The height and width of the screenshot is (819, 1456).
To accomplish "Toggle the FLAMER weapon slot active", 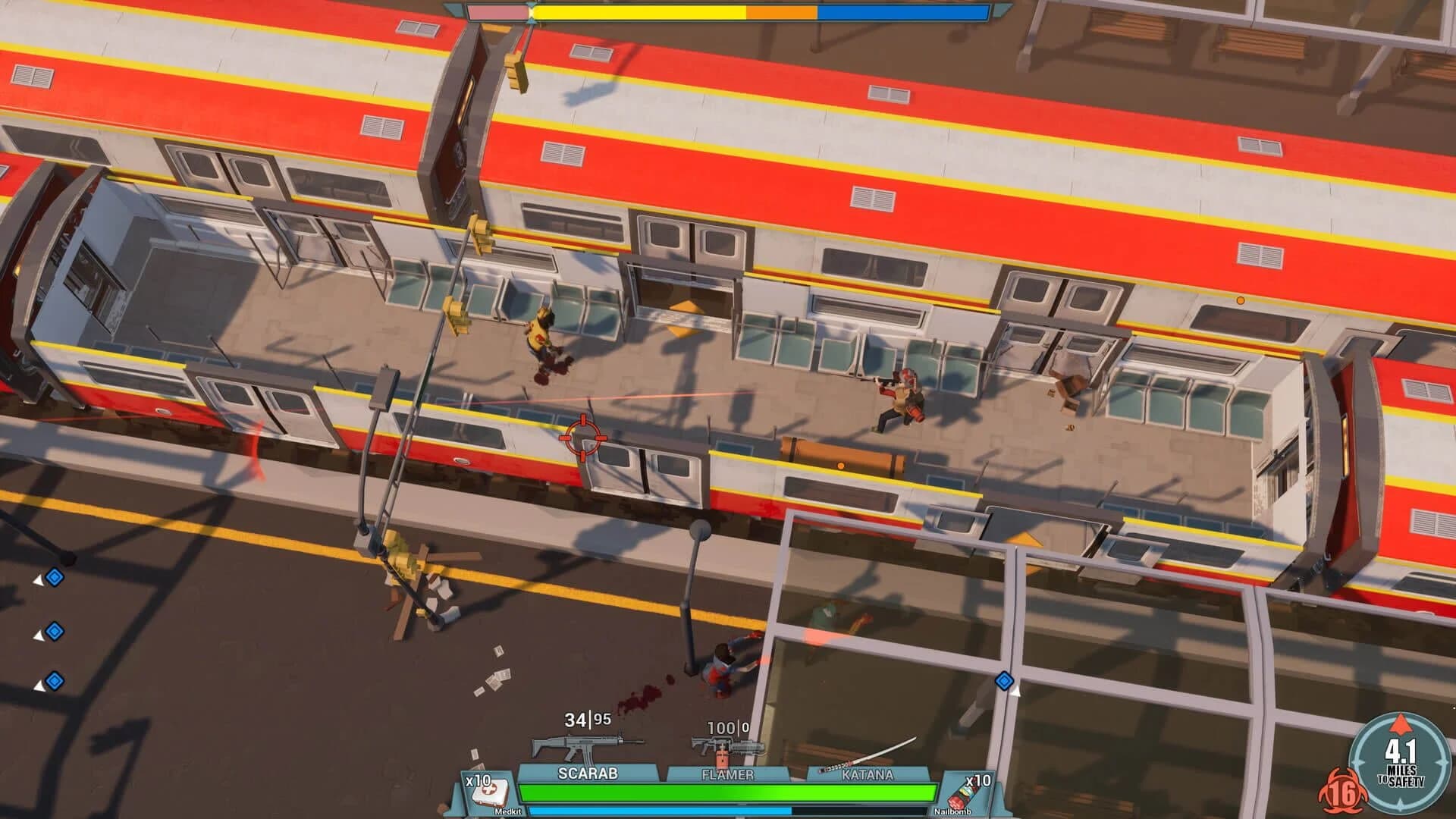I will point(730,774).
